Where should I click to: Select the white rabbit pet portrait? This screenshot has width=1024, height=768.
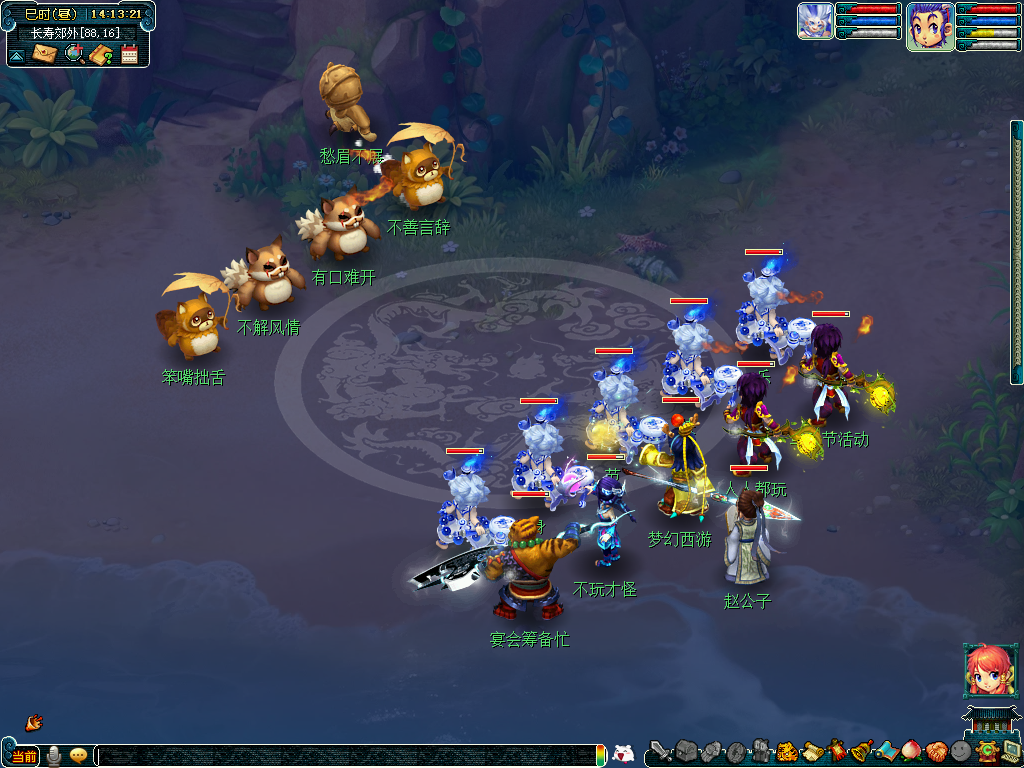tap(815, 21)
